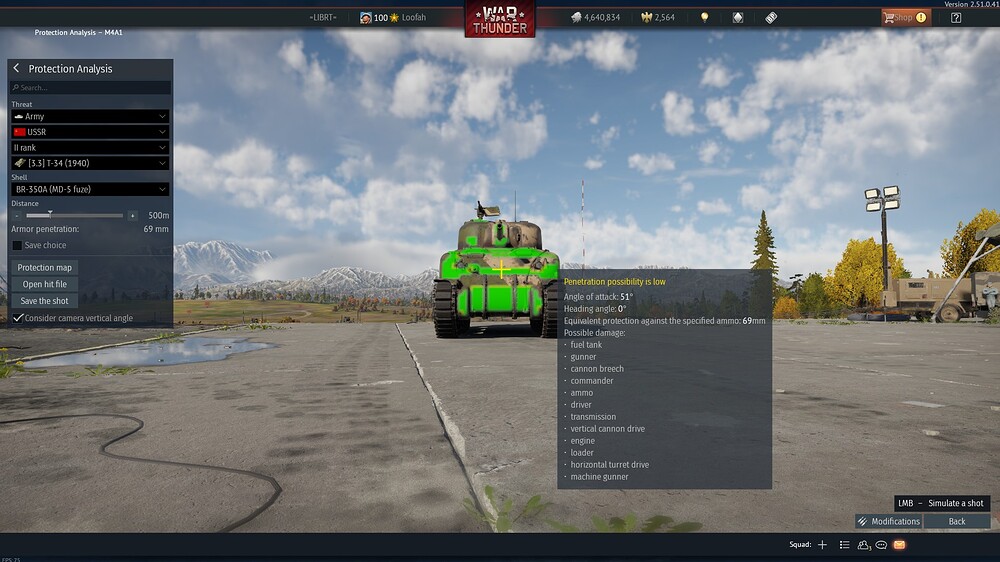1000x562 pixels.
Task: Go back using the Protection Analysis arrow
Action: tap(17, 69)
